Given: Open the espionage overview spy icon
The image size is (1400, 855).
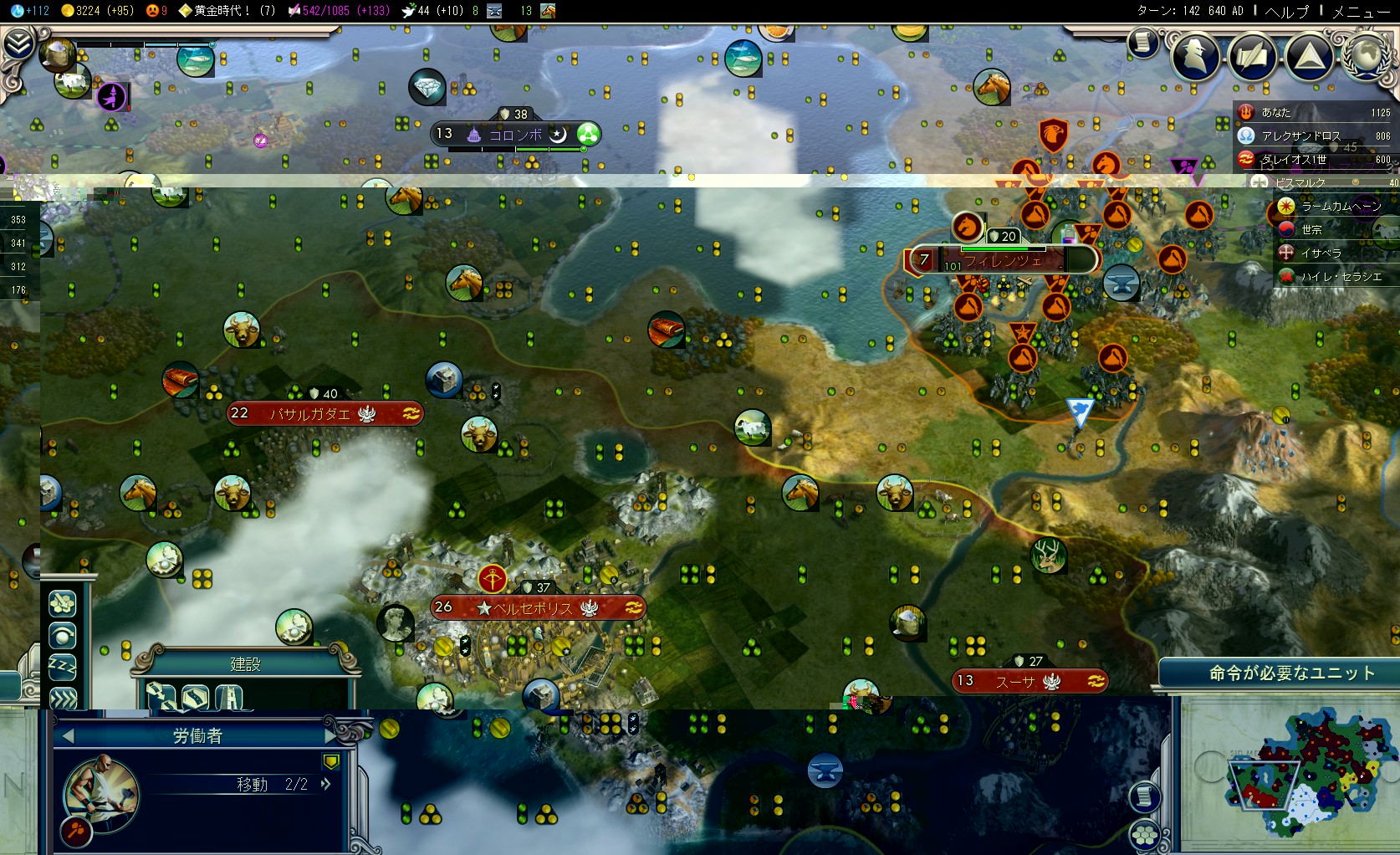Looking at the screenshot, I should pyautogui.click(x=1194, y=55).
